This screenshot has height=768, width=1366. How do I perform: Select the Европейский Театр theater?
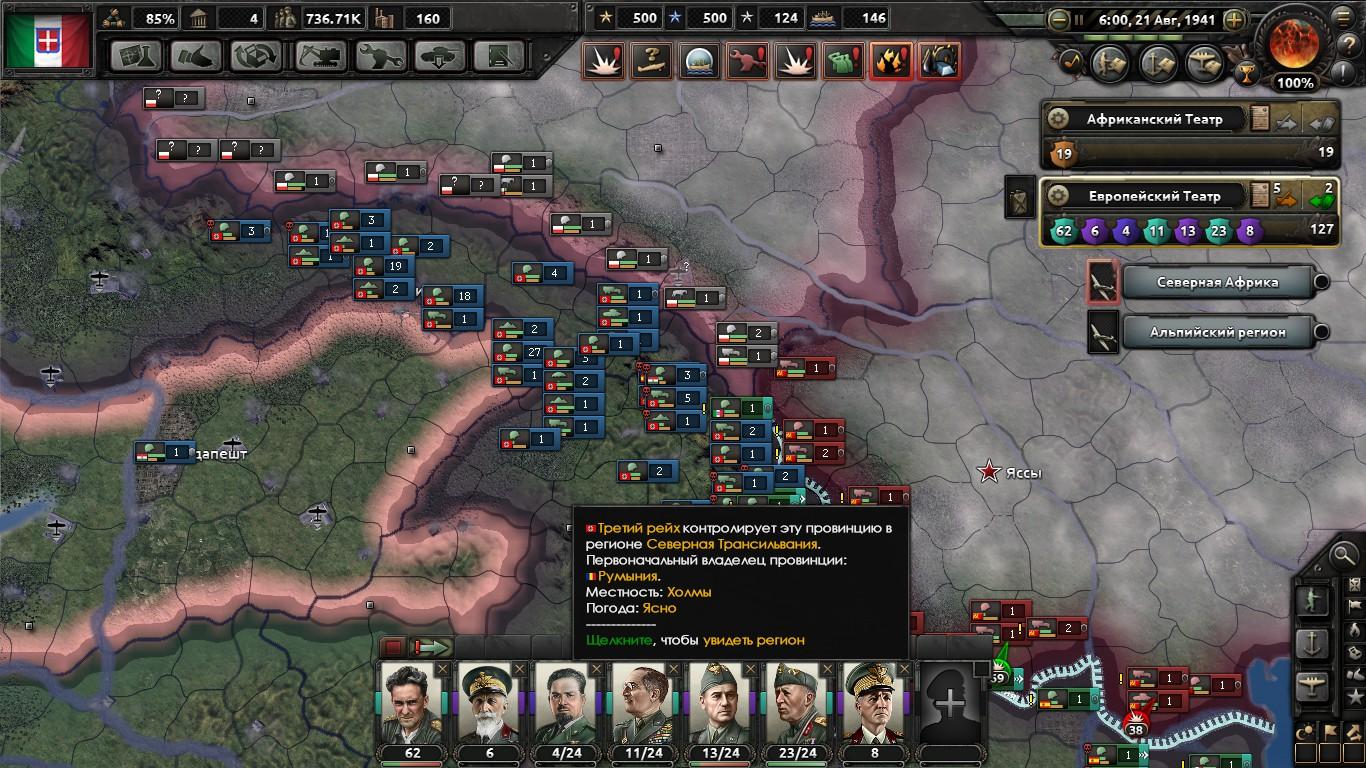coord(1154,196)
